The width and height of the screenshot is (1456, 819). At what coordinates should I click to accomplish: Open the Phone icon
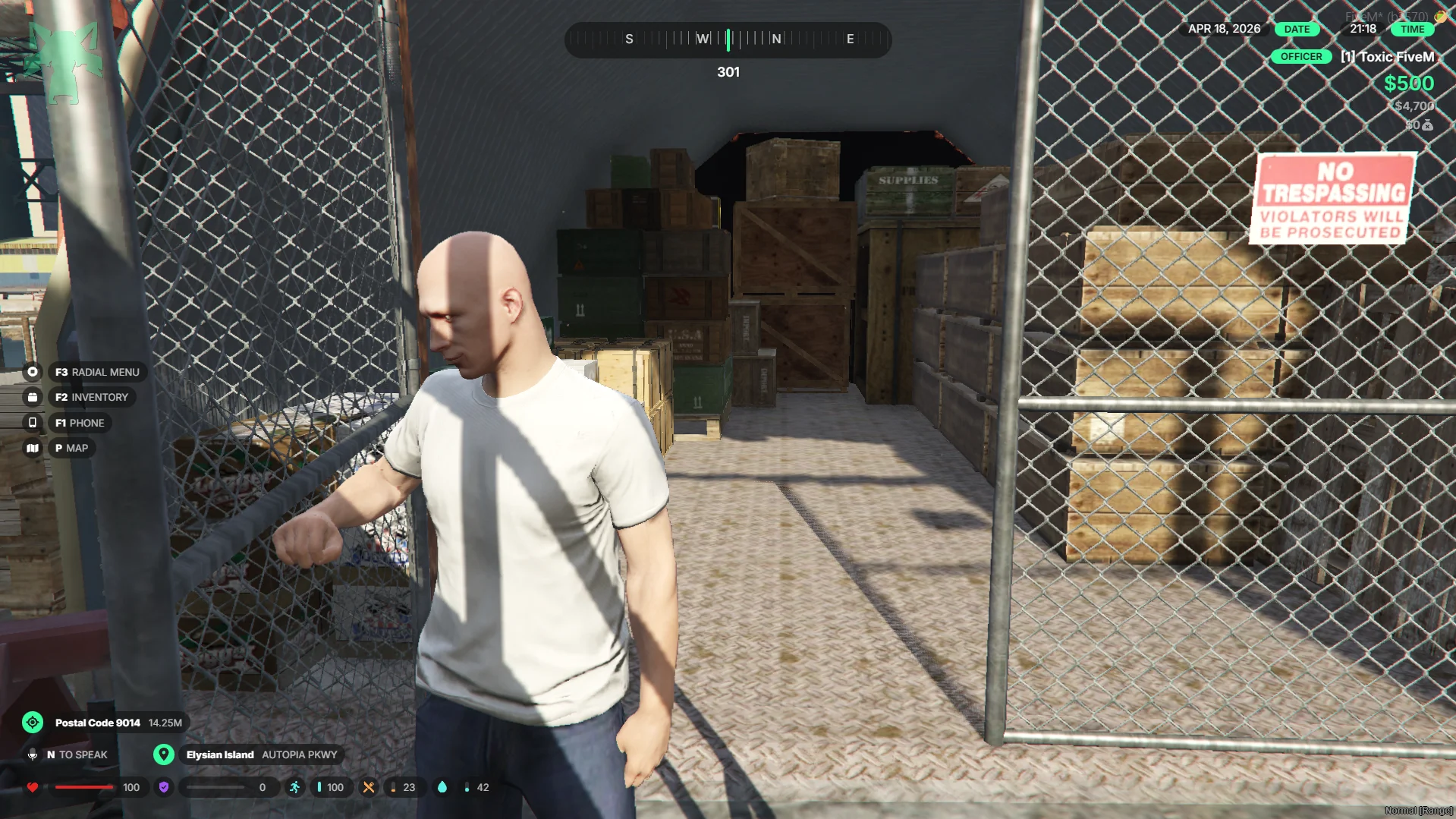coord(33,423)
